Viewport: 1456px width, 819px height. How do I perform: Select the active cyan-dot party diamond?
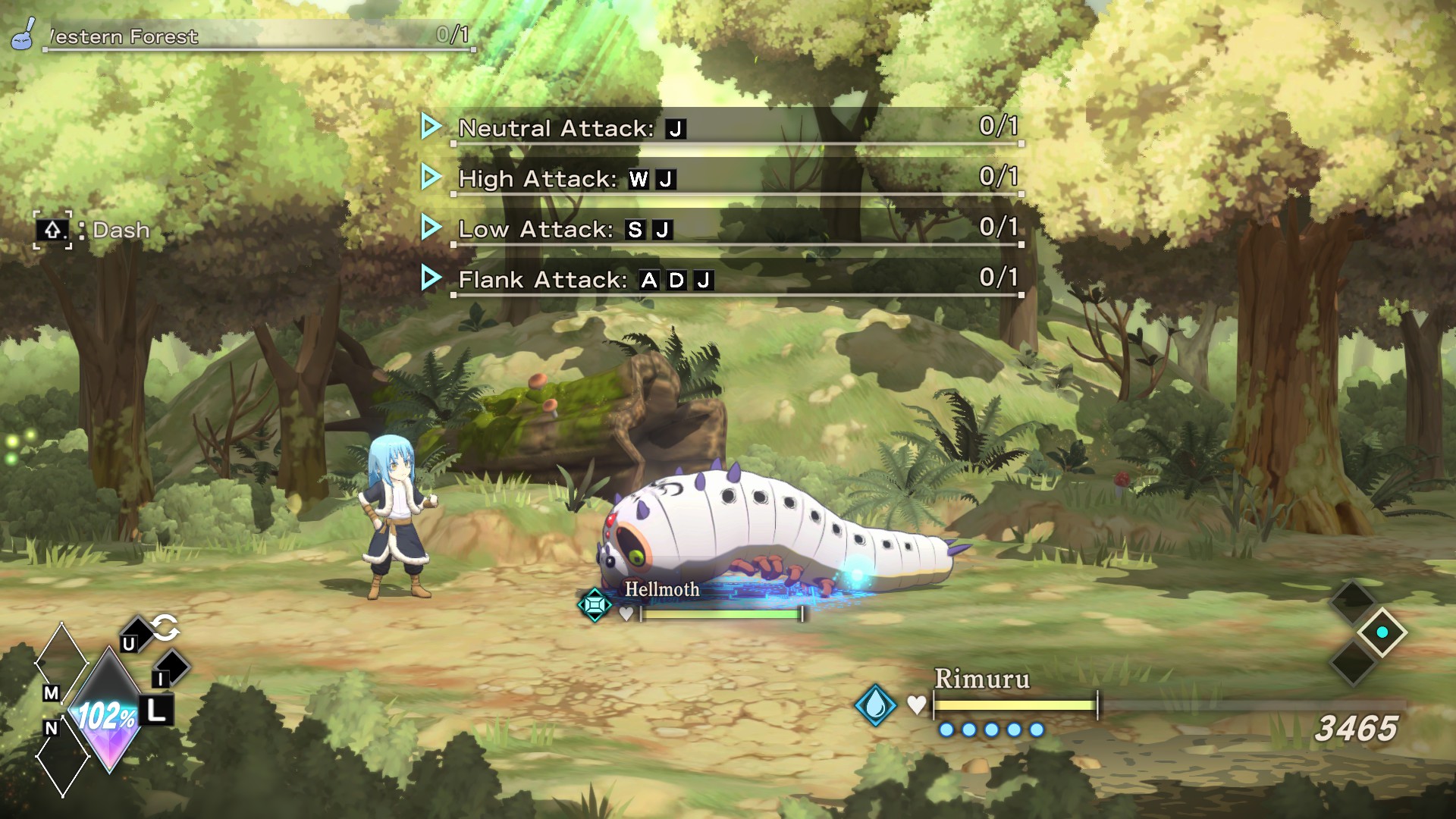click(x=1382, y=632)
